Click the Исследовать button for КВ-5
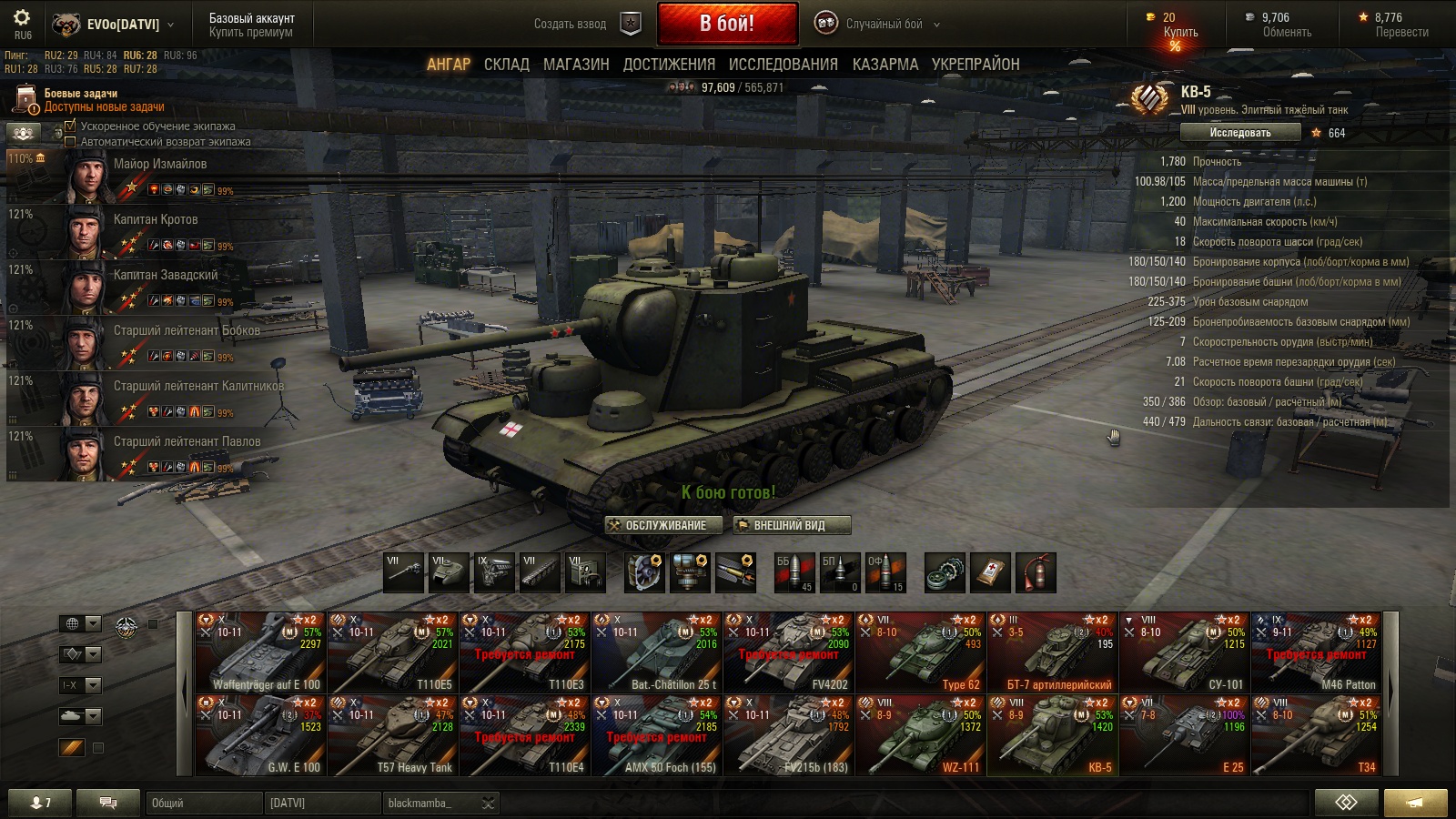 pos(1239,133)
